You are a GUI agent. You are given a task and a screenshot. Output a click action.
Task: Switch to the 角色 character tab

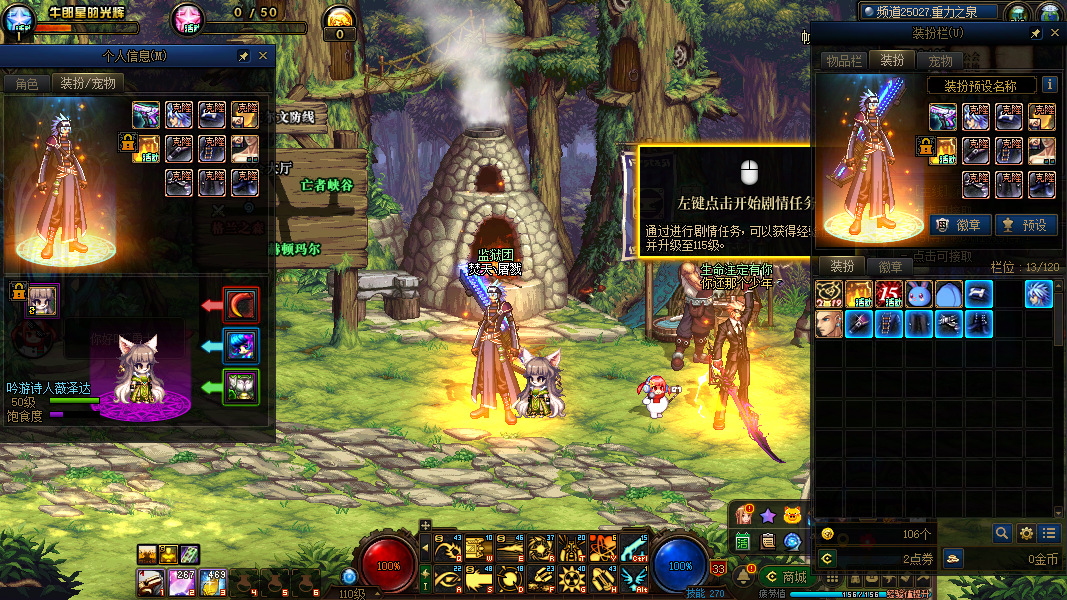26,83
